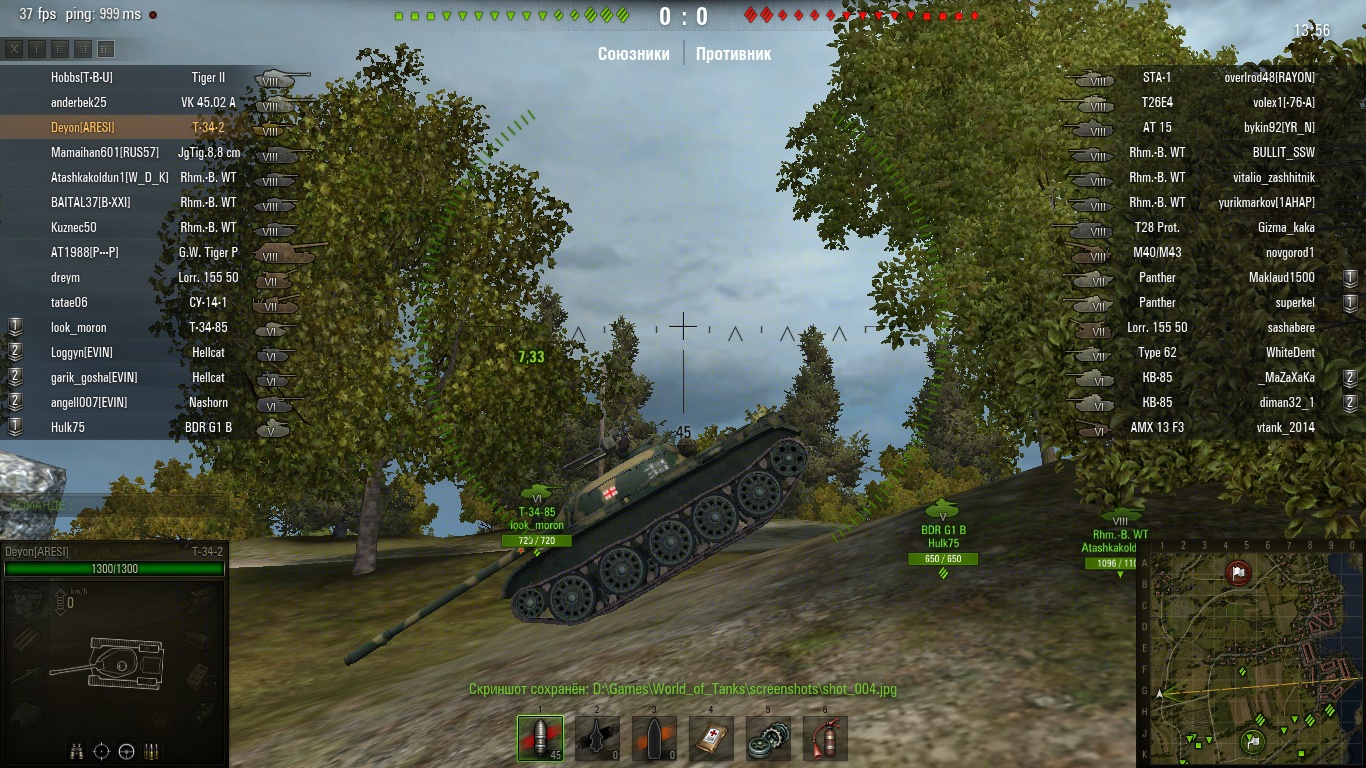Click the gun sight icon on the damage panel

coord(101,751)
